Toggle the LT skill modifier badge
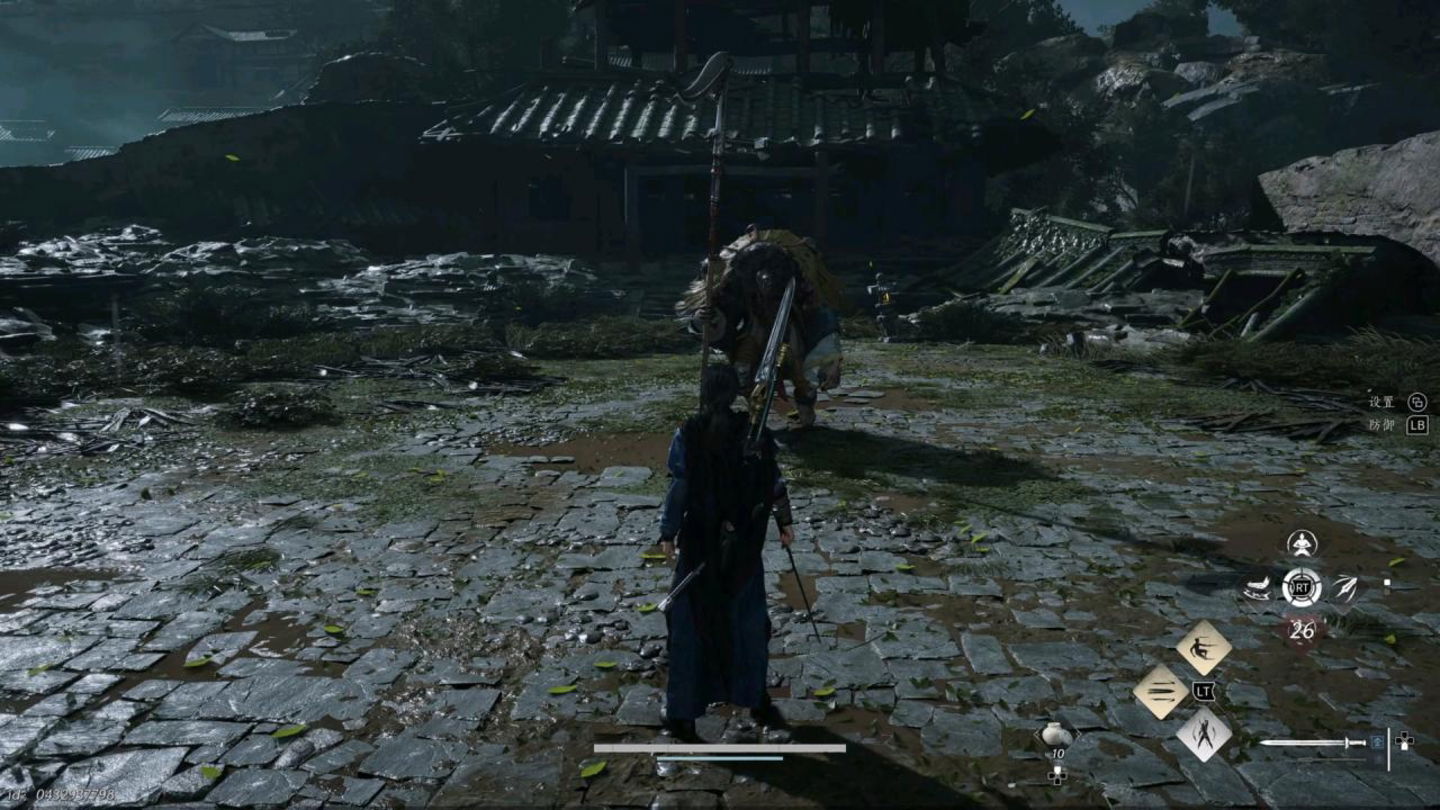1440x810 pixels. [x=1204, y=692]
